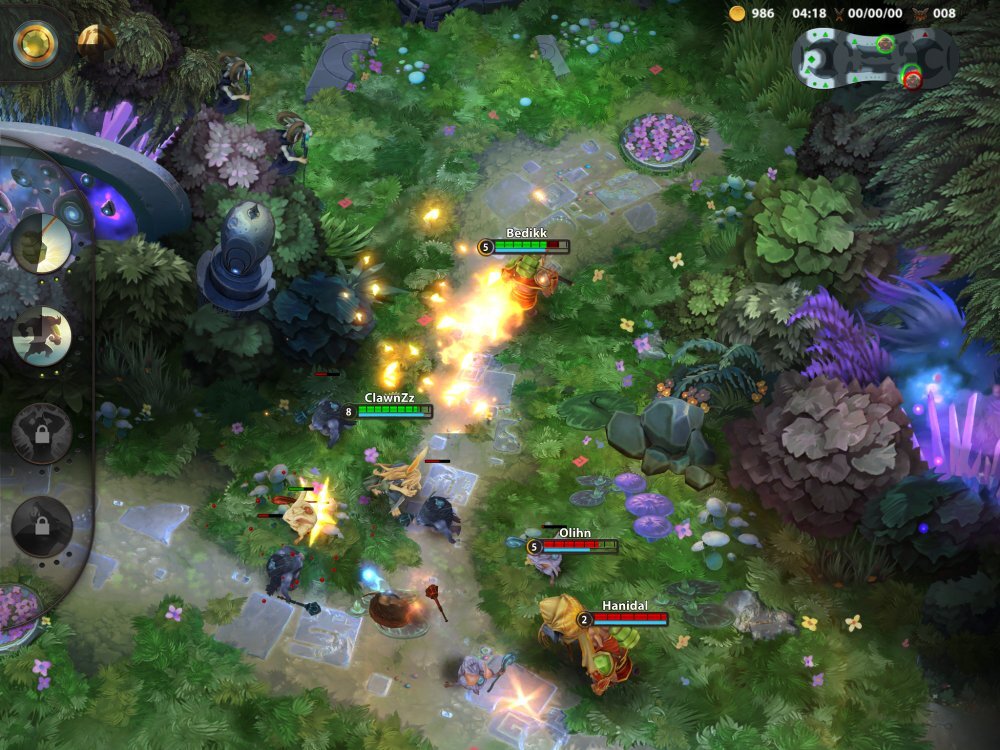Use the leaping figure ability
Image resolution: width=1000 pixels, height=750 pixels.
(42, 336)
